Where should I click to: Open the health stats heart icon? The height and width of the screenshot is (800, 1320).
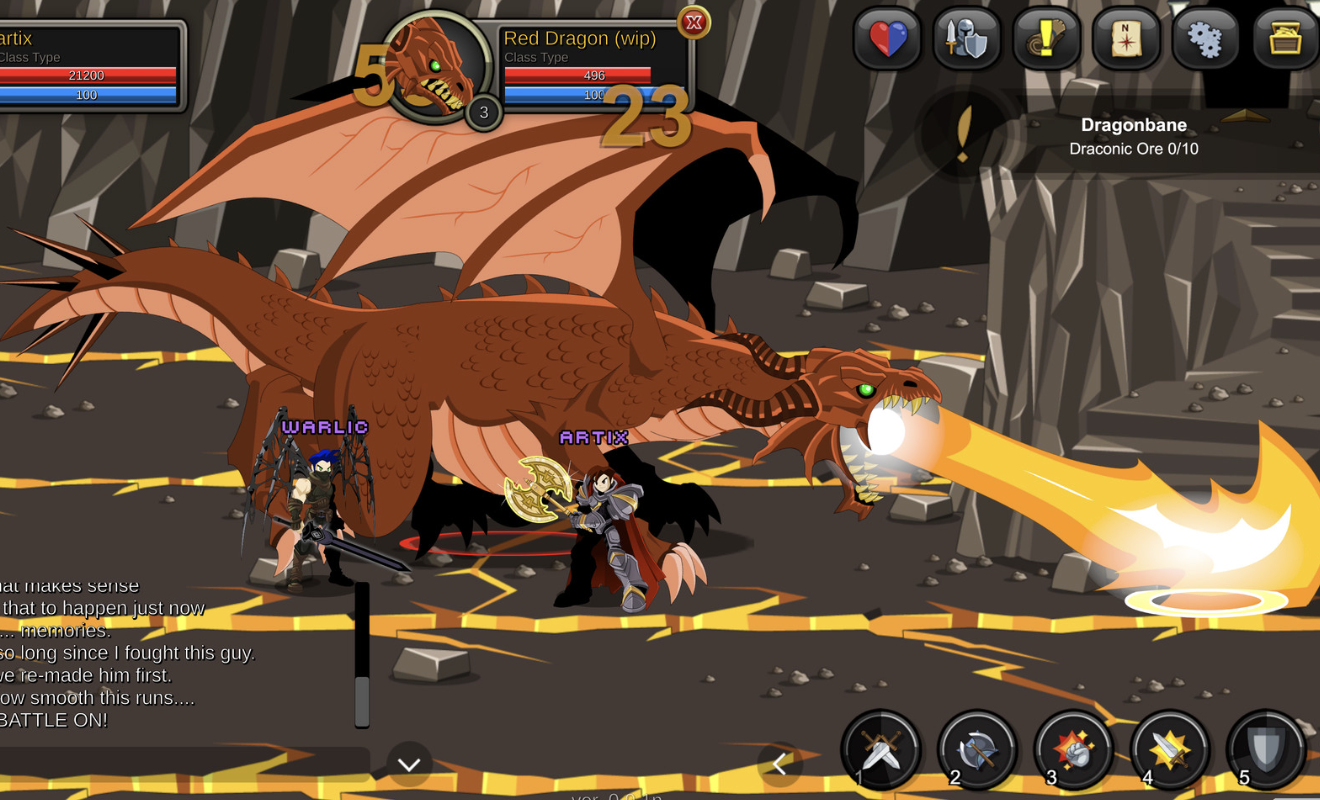coord(885,40)
